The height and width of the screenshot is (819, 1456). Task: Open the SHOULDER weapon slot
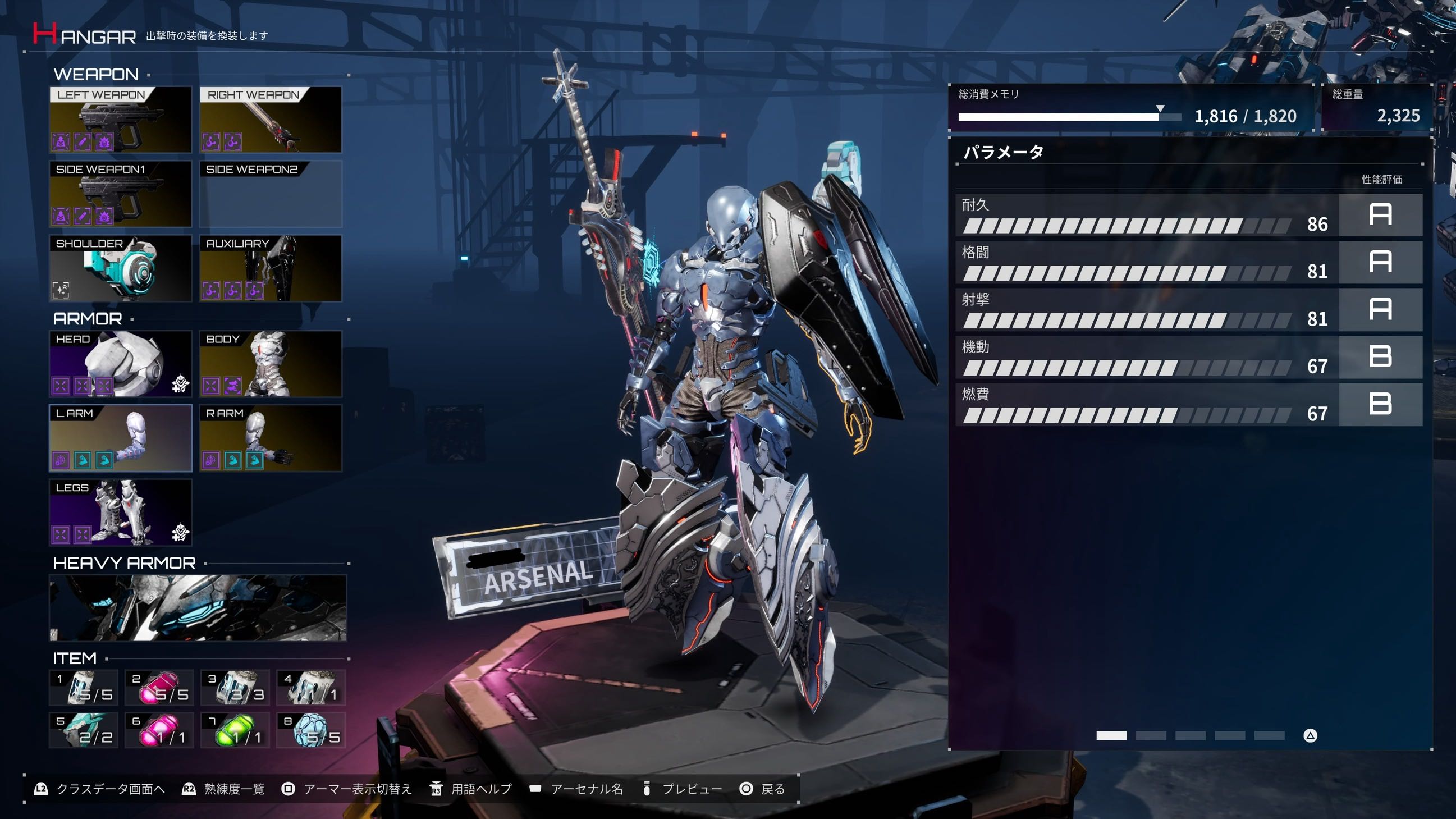pyautogui.click(x=120, y=268)
